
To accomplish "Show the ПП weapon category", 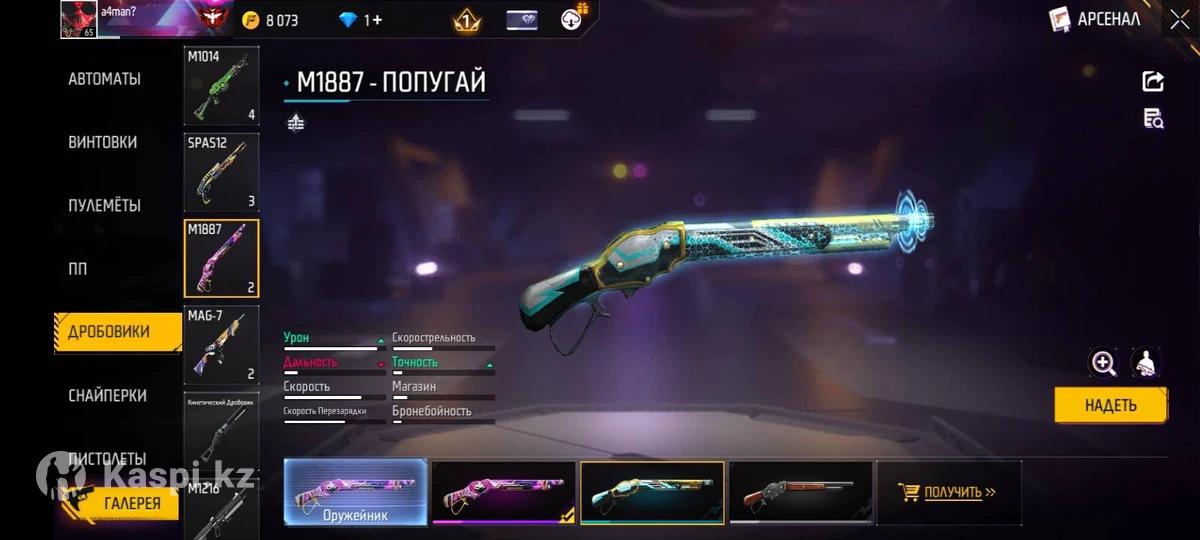I will click(78, 269).
